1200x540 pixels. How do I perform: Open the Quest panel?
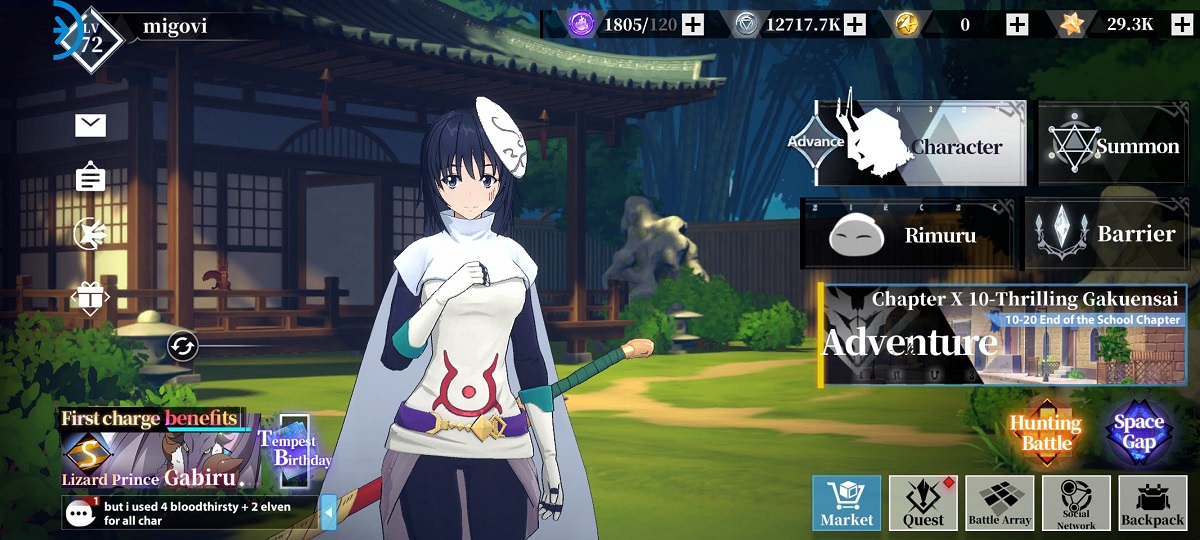pyautogui.click(x=923, y=502)
